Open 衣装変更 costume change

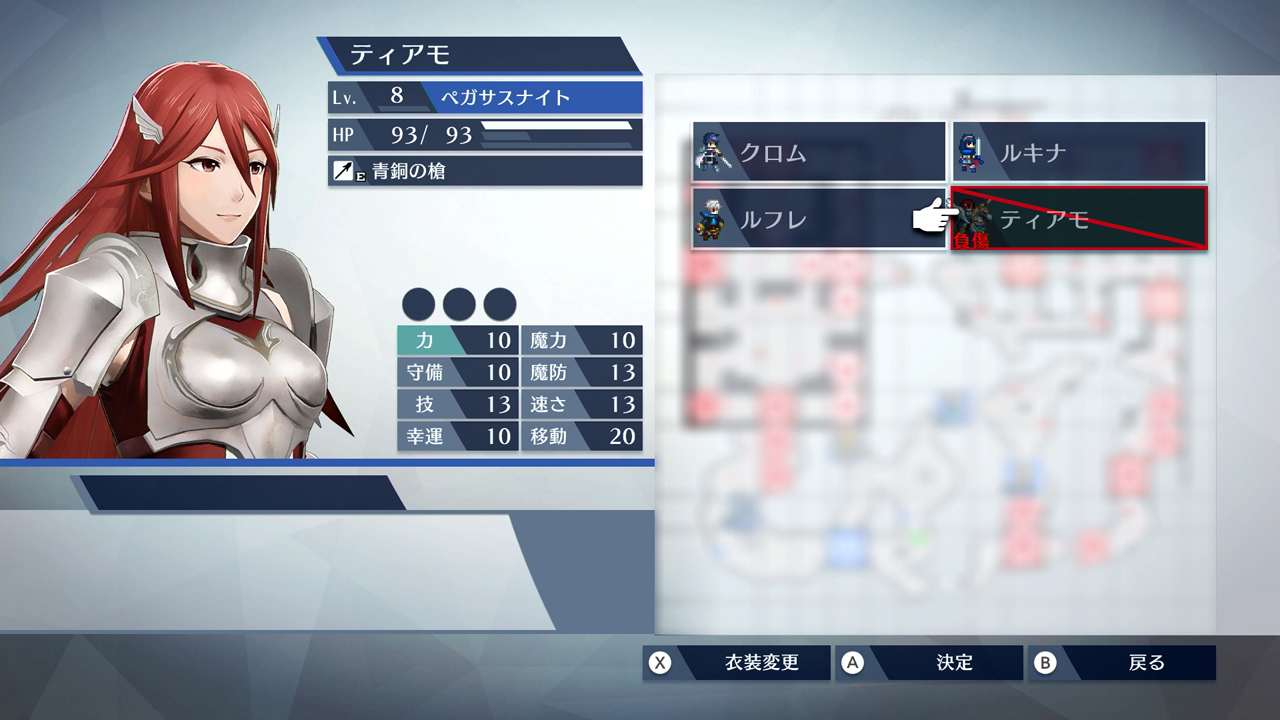point(737,663)
